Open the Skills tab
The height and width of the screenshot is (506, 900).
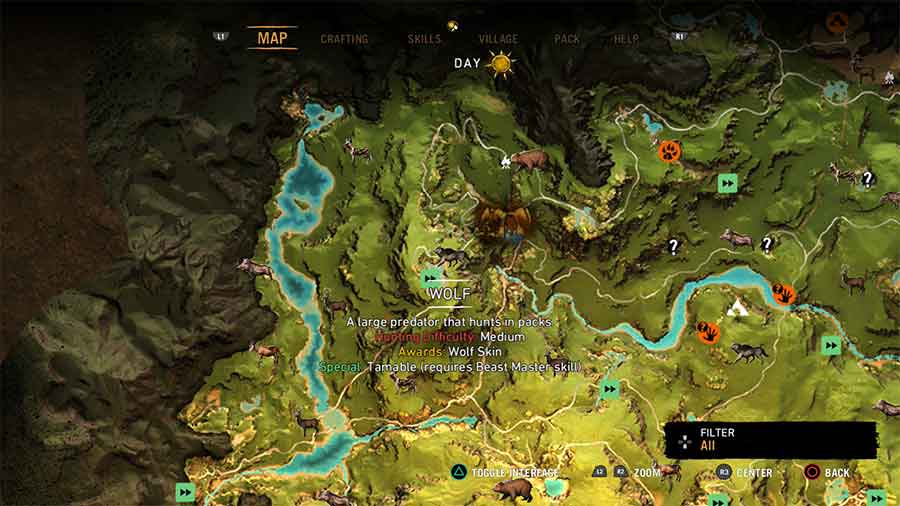point(424,39)
